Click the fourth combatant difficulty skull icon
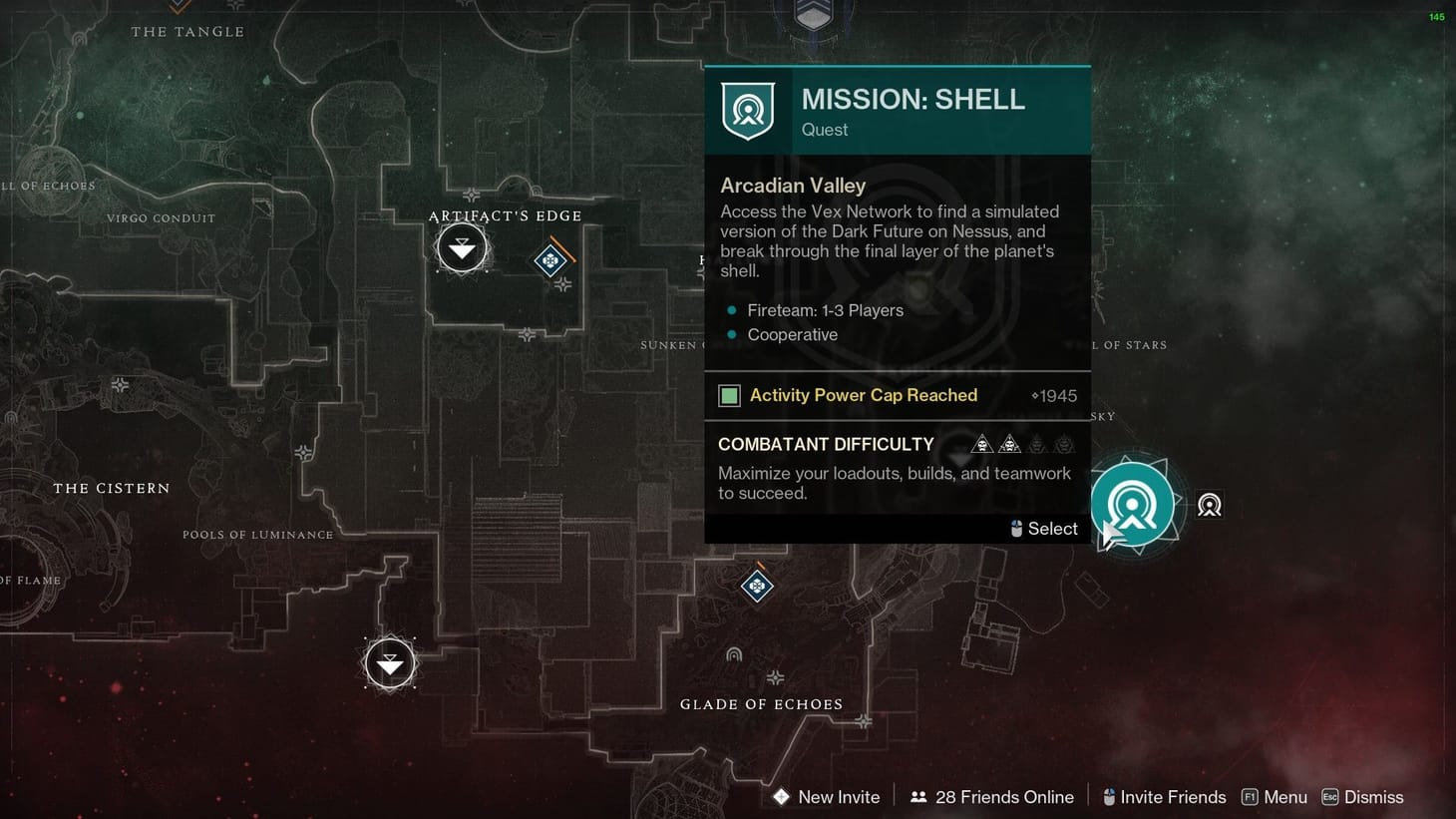Image resolution: width=1456 pixels, height=819 pixels. point(1064,444)
